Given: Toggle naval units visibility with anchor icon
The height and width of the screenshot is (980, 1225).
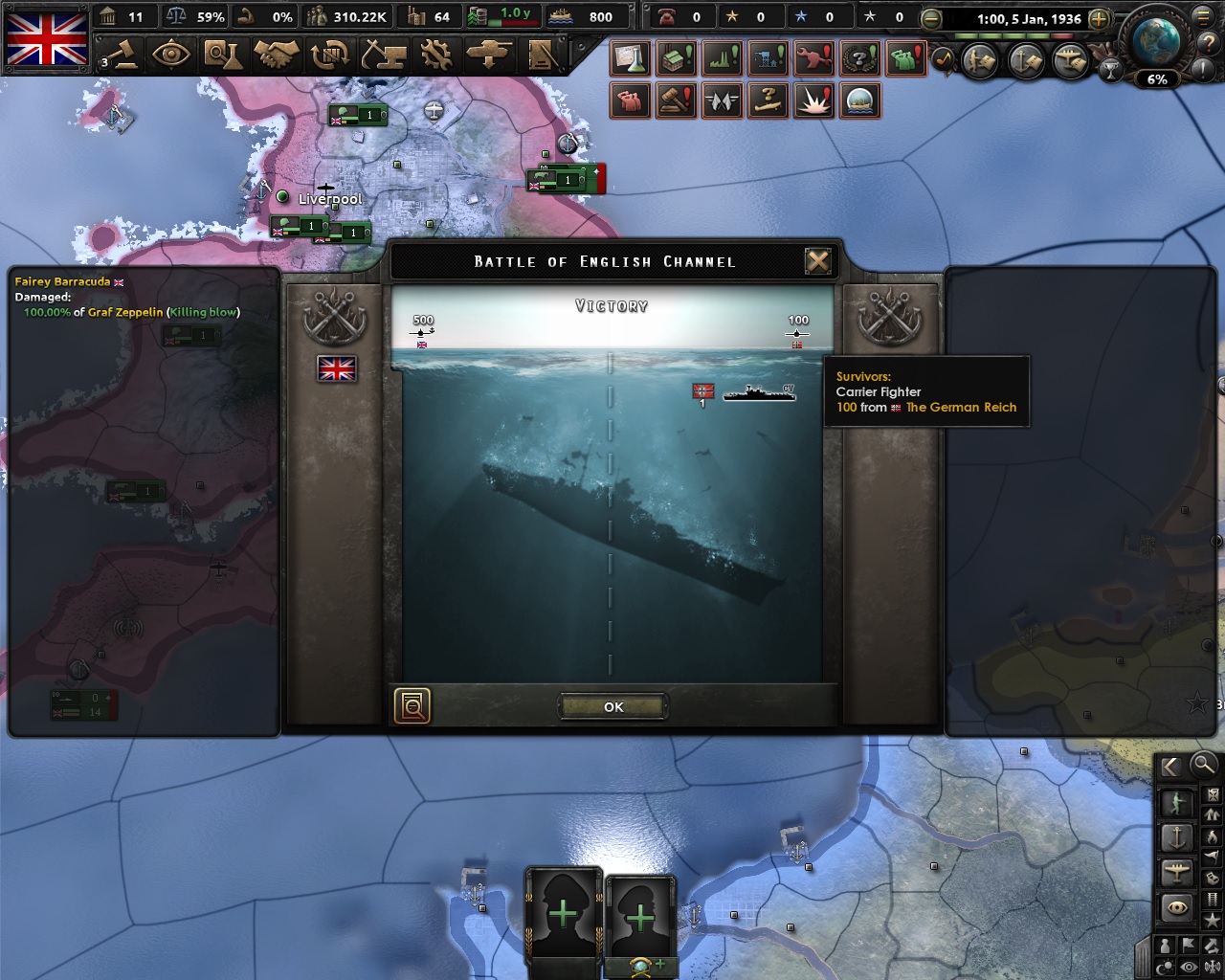Looking at the screenshot, I should pyautogui.click(x=1177, y=836).
